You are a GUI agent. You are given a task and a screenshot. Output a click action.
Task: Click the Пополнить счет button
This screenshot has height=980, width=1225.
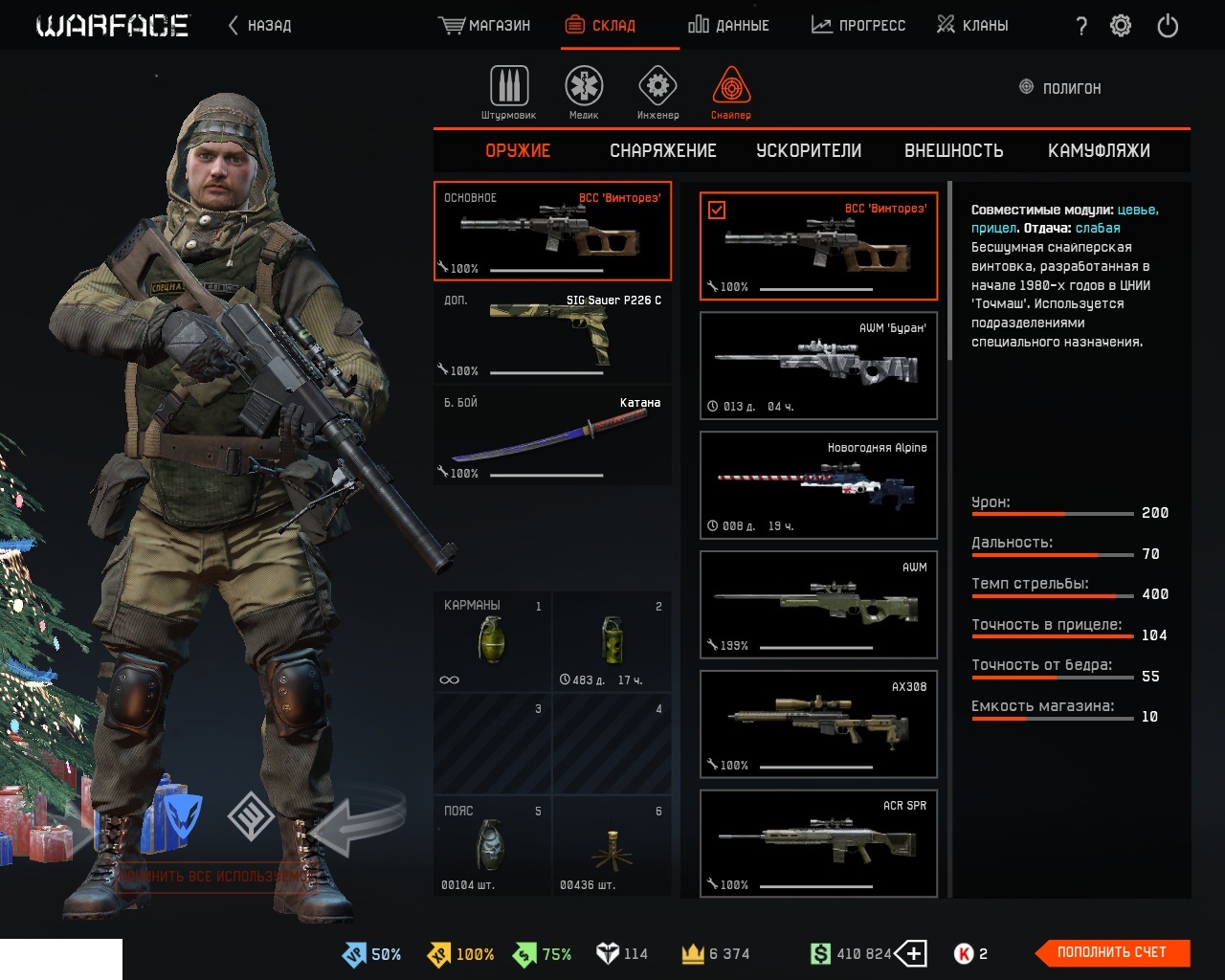click(1112, 952)
